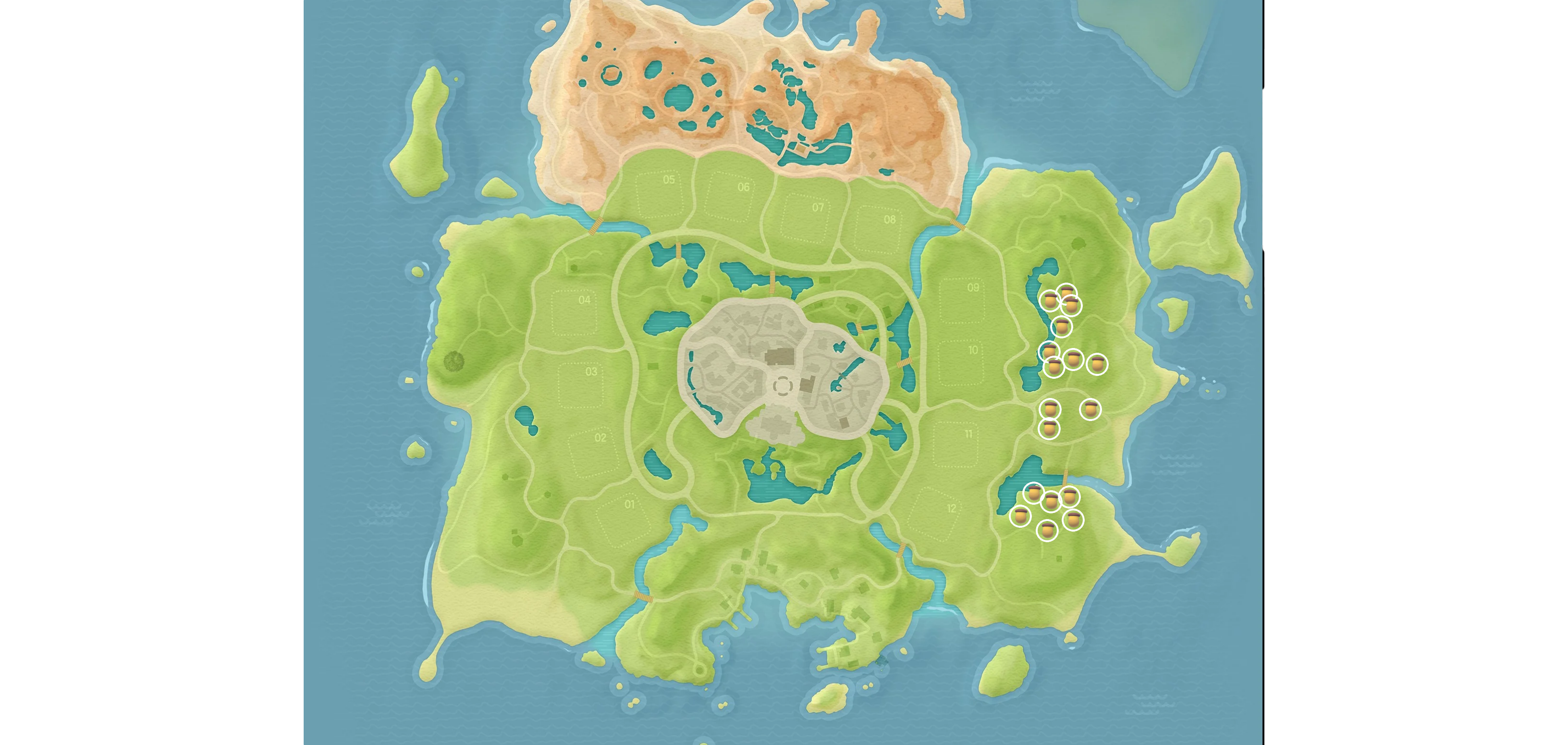Viewport: 1568px width, 745px height.
Task: Select the acorn marker beside the wooden bridge
Action: (x=1069, y=497)
